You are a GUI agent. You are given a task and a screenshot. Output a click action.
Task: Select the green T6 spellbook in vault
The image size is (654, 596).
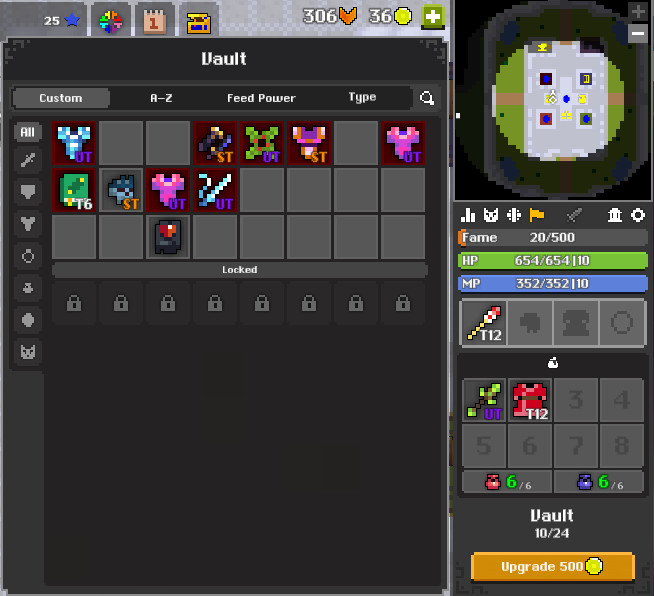75,190
